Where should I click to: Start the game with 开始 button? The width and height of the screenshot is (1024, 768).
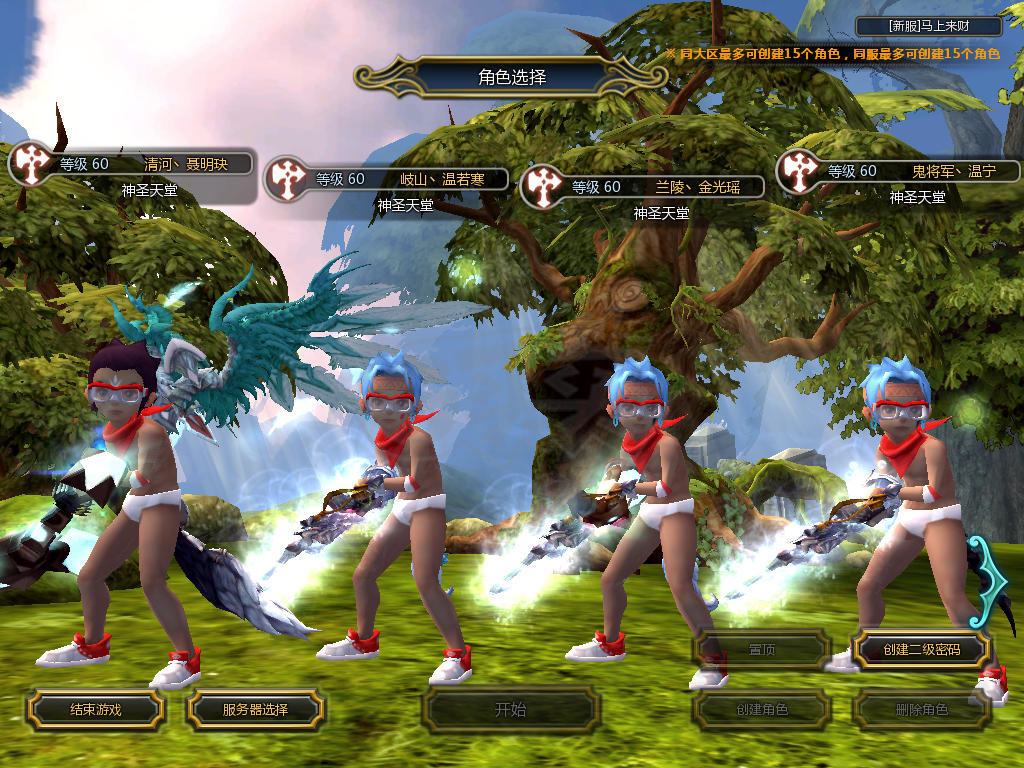pyautogui.click(x=510, y=710)
